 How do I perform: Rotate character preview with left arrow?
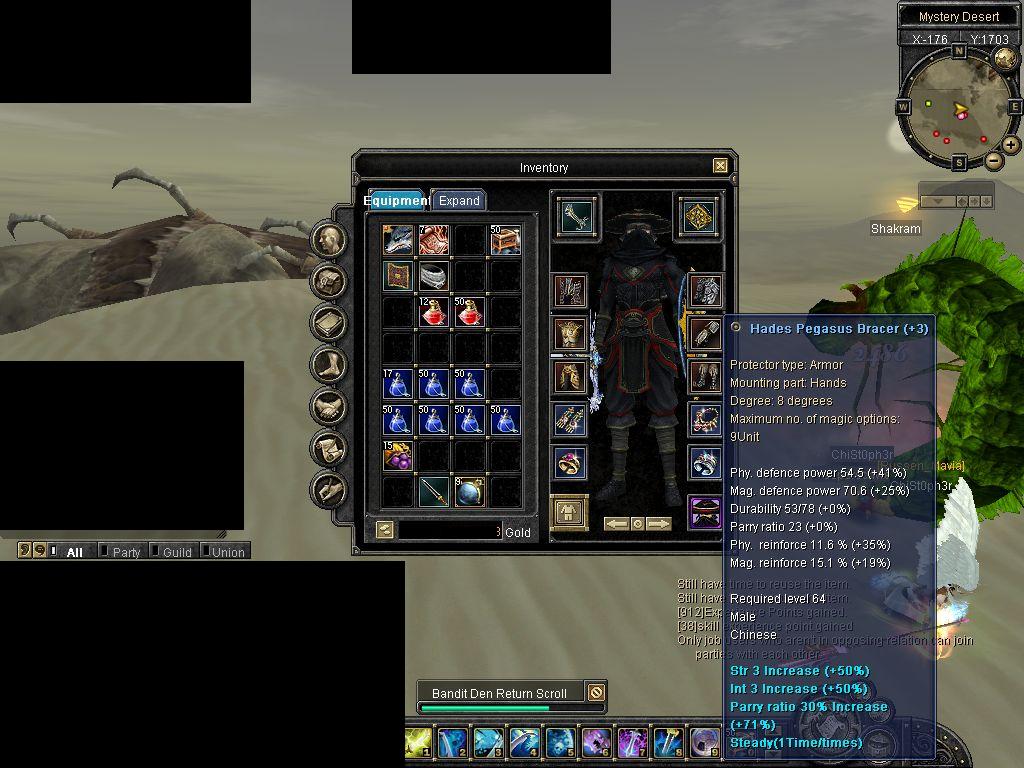[x=616, y=524]
